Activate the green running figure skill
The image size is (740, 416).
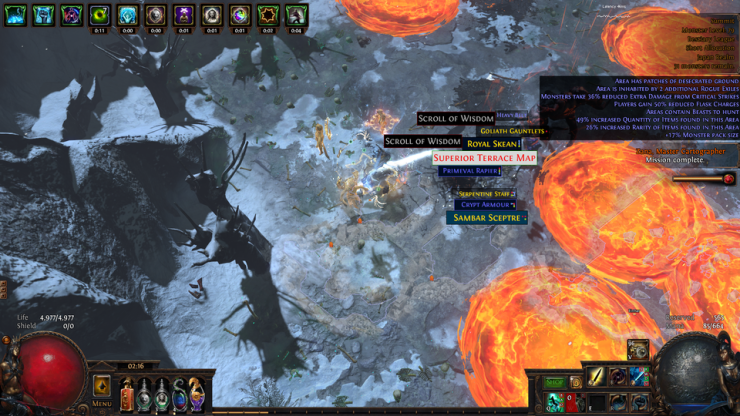(554, 402)
